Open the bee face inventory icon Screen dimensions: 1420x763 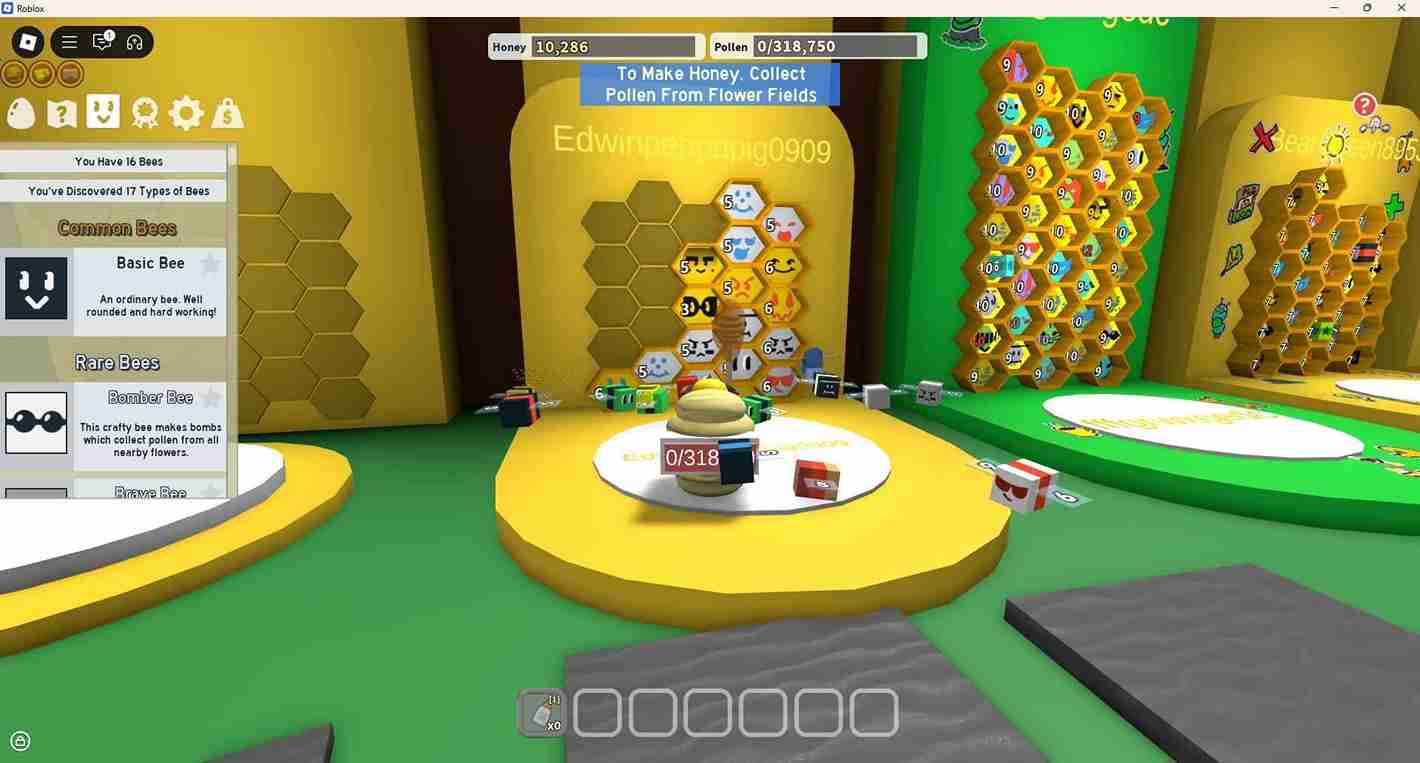[x=103, y=113]
